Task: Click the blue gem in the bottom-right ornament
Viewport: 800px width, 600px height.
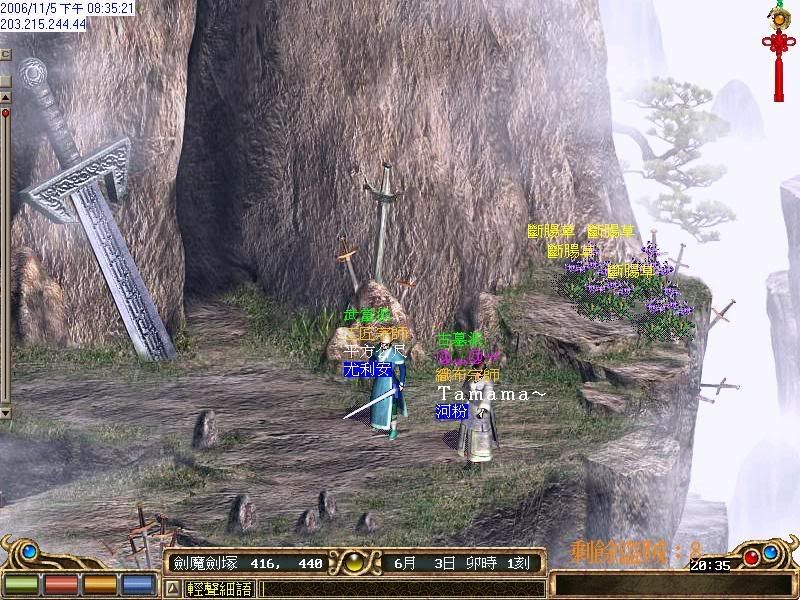Action: pyautogui.click(x=771, y=552)
